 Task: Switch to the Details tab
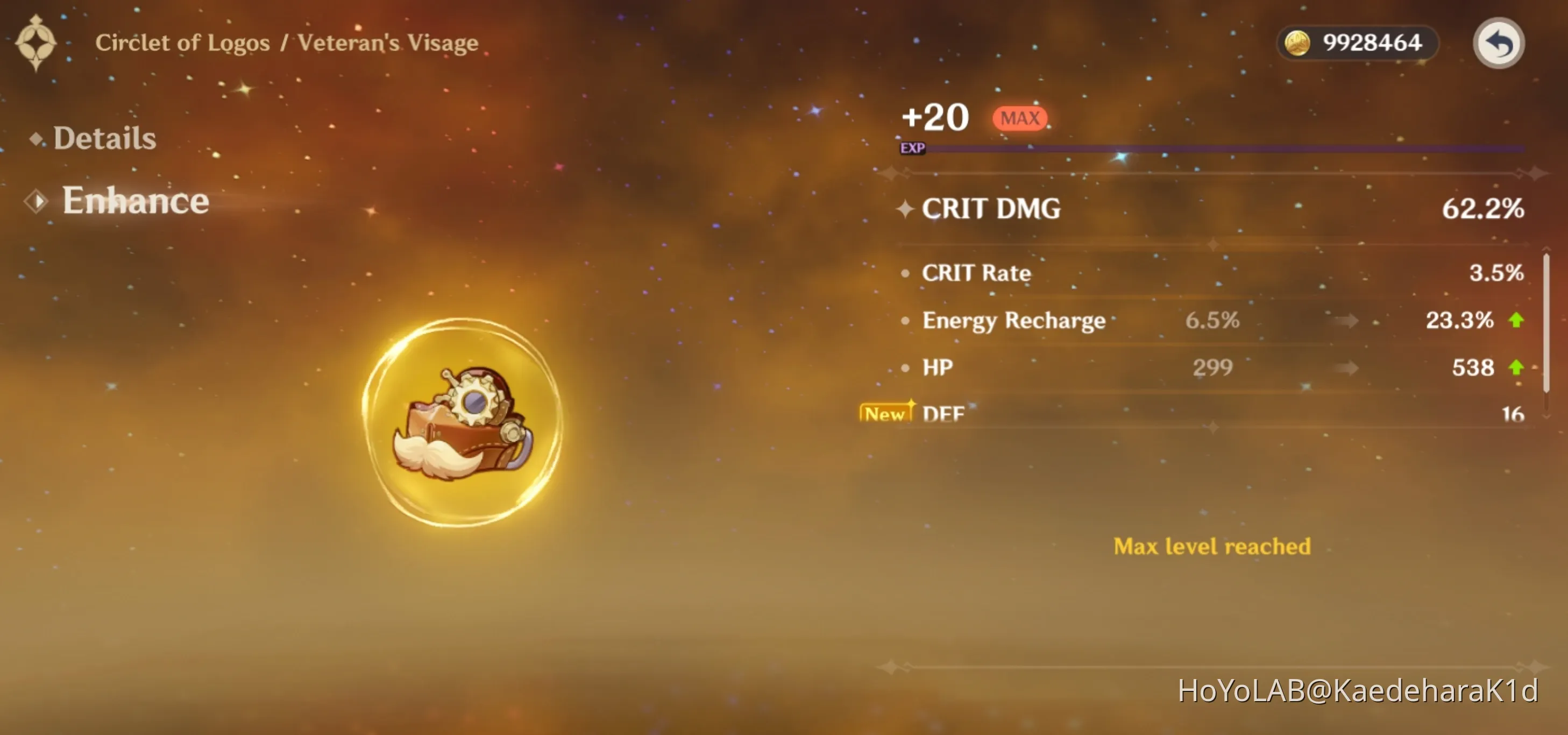[x=104, y=138]
